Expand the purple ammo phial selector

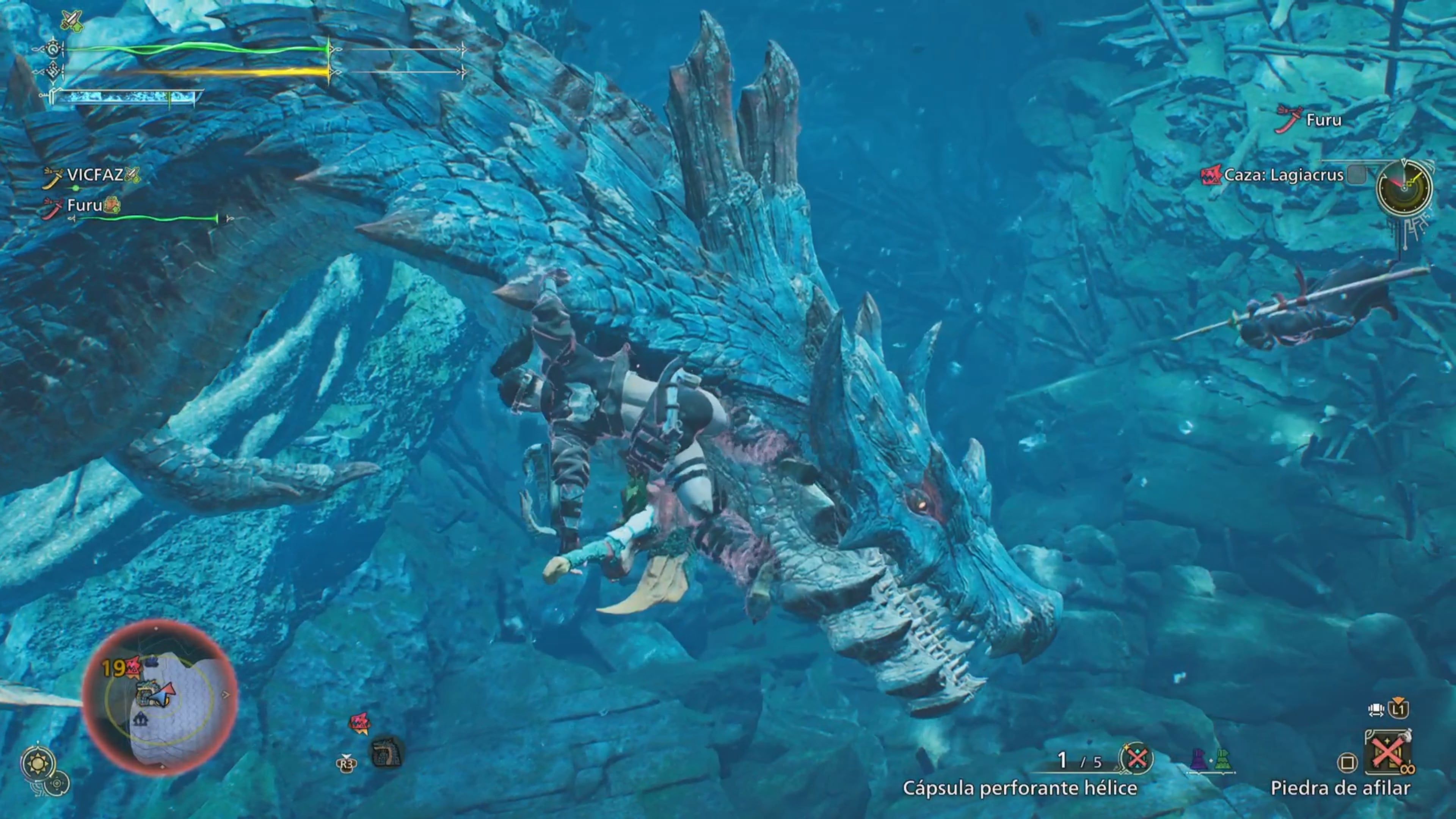click(x=1199, y=759)
